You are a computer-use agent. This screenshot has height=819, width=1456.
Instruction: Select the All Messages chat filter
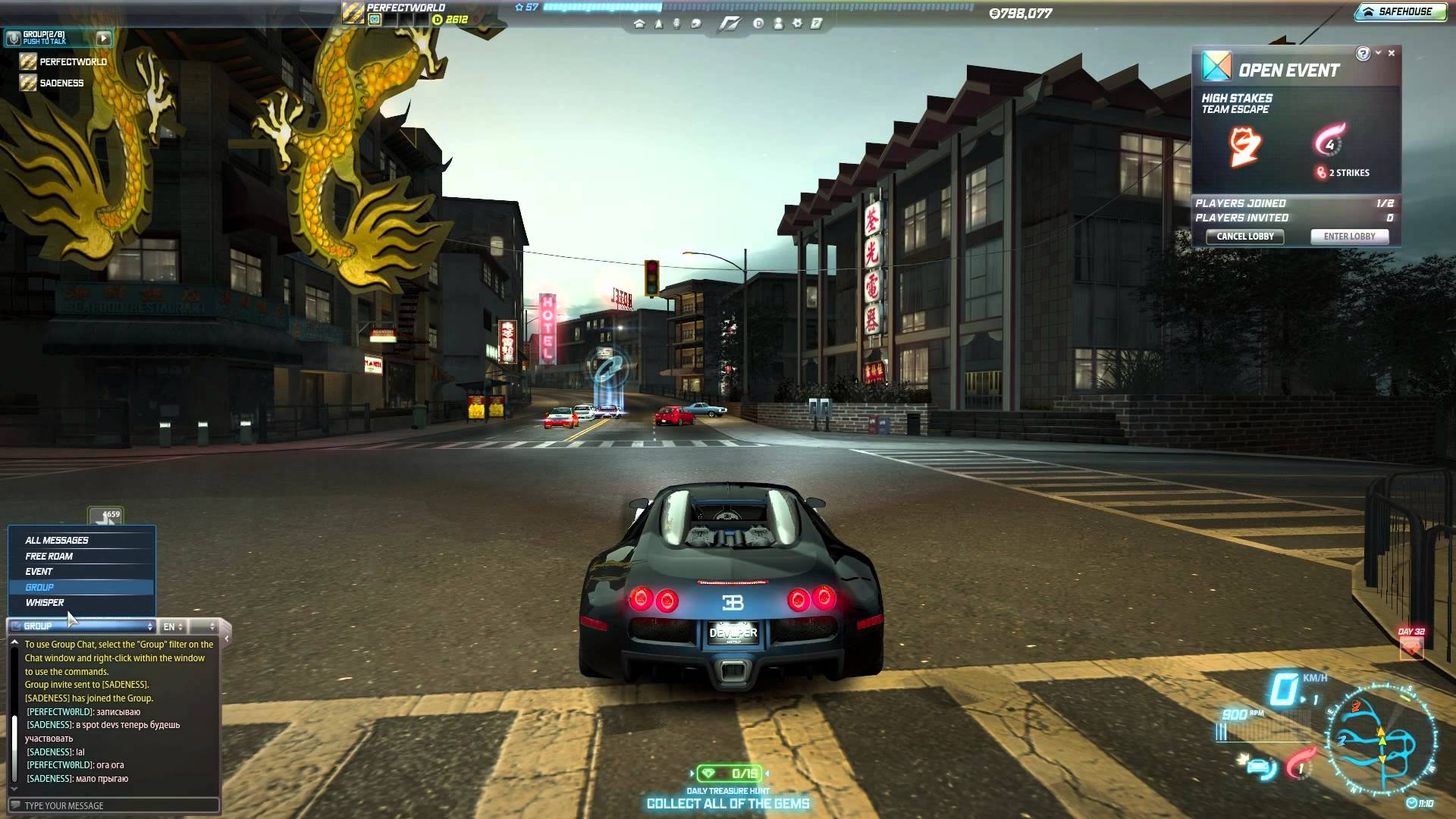(57, 541)
